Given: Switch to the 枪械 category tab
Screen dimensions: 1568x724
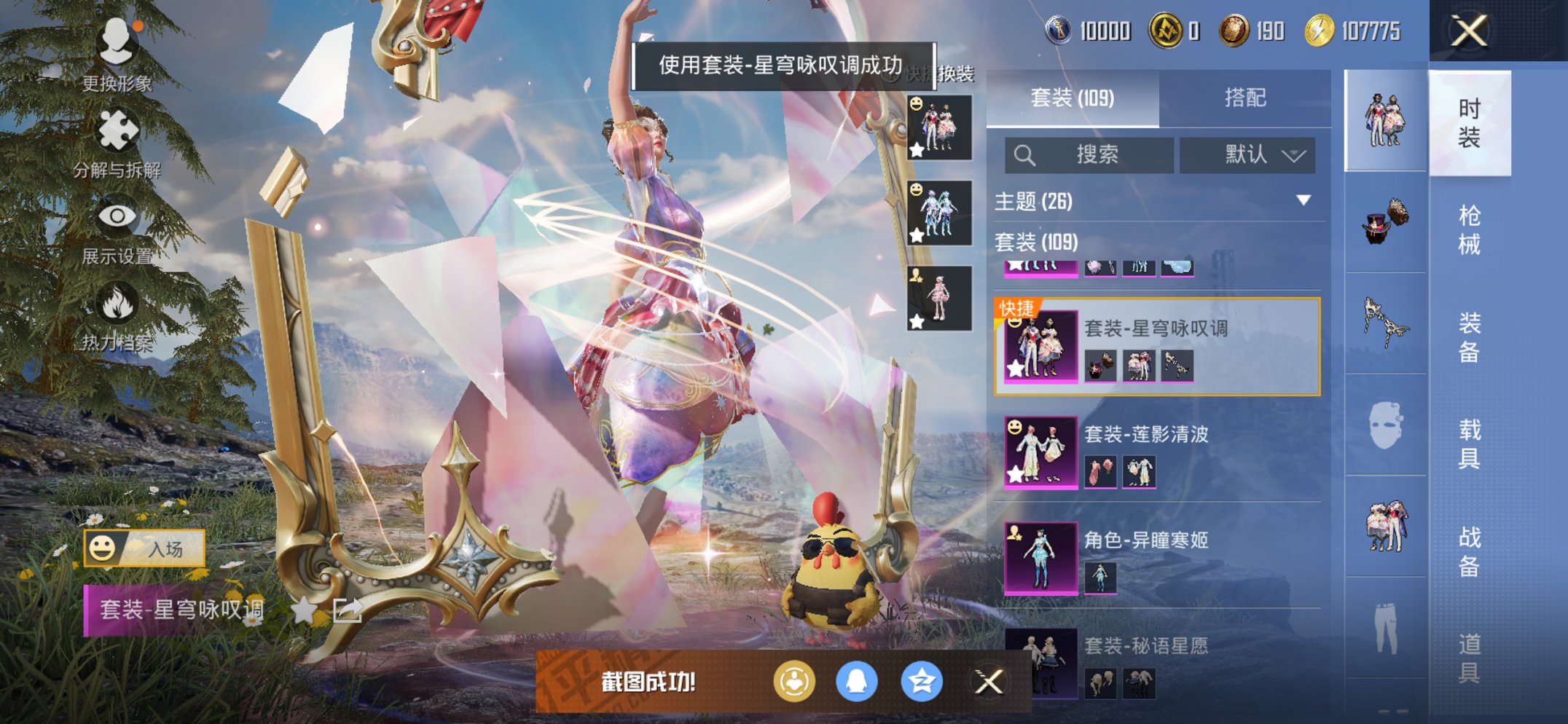Looking at the screenshot, I should (1472, 229).
